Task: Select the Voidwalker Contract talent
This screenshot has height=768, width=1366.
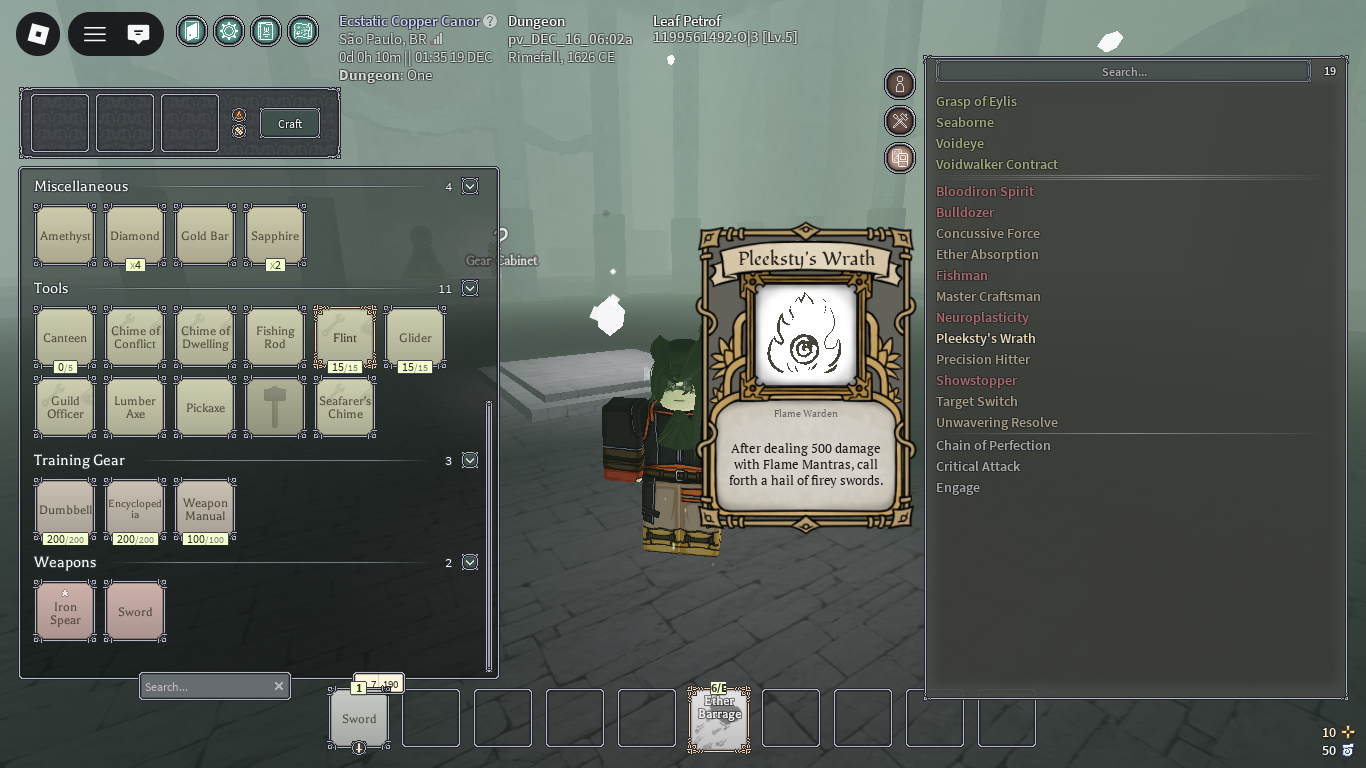Action: point(997,164)
